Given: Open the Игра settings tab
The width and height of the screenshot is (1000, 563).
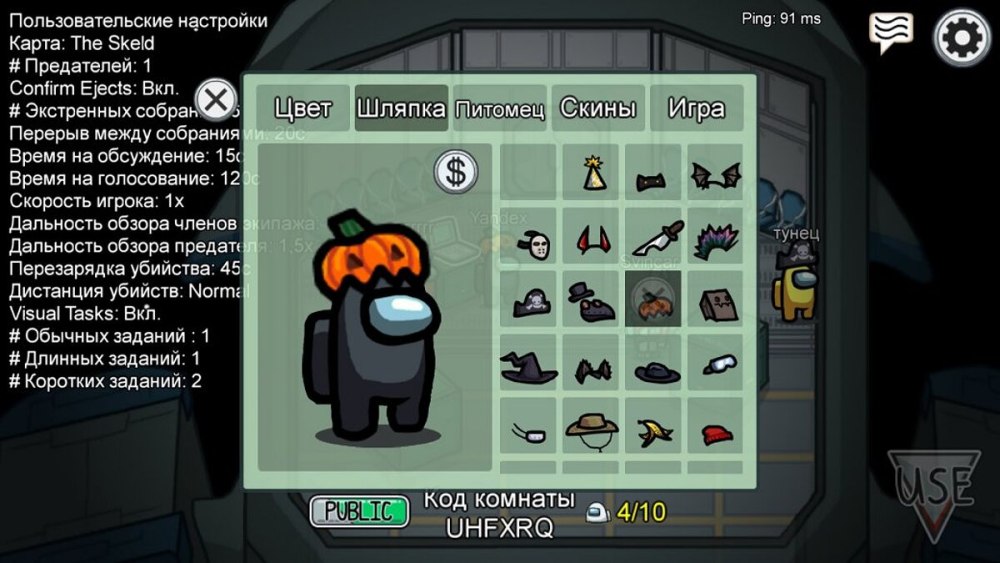Looking at the screenshot, I should pyautogui.click(x=696, y=108).
